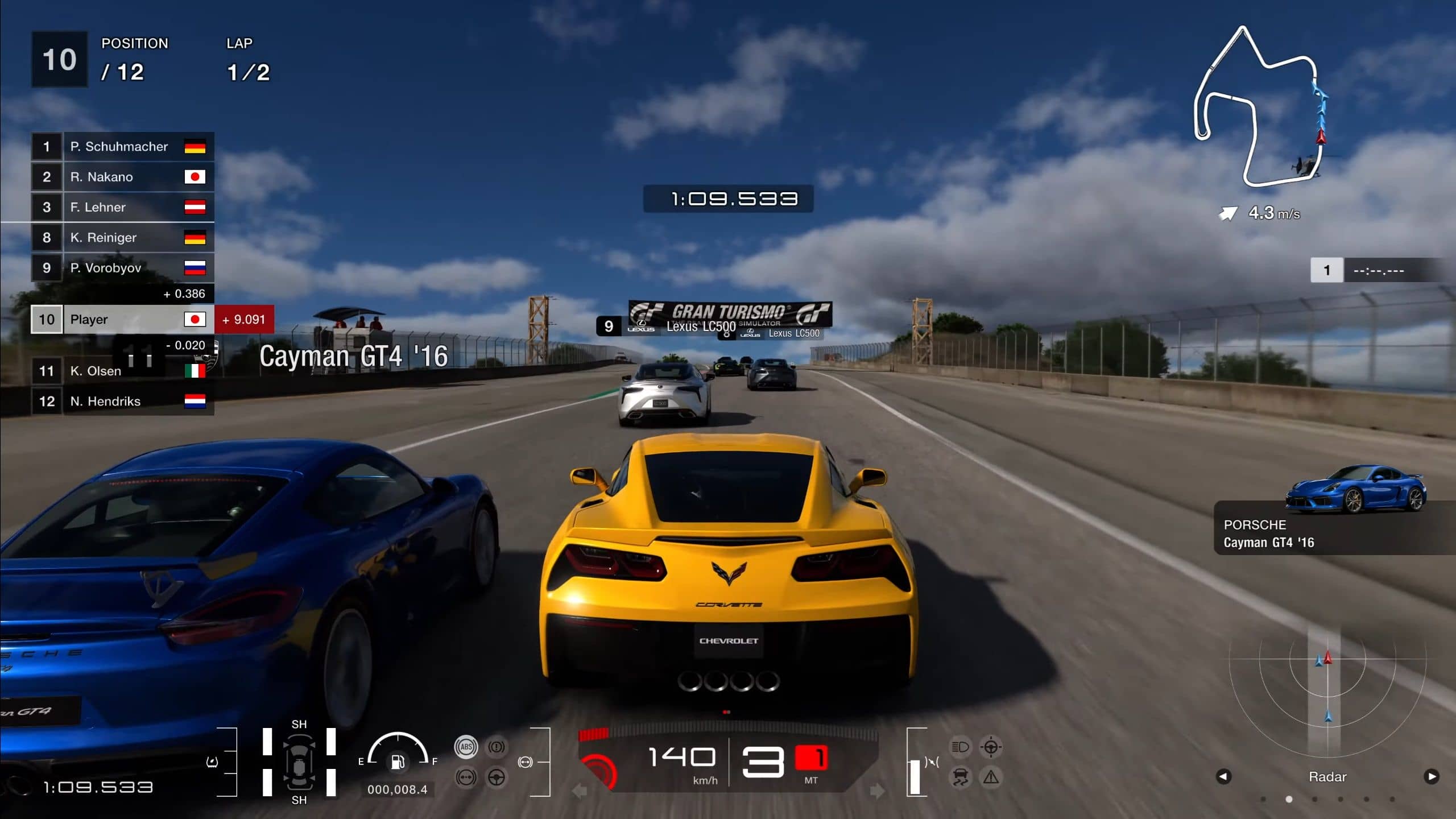Switch to the next MFD page after Radar
The width and height of the screenshot is (1456, 819).
point(1431,776)
